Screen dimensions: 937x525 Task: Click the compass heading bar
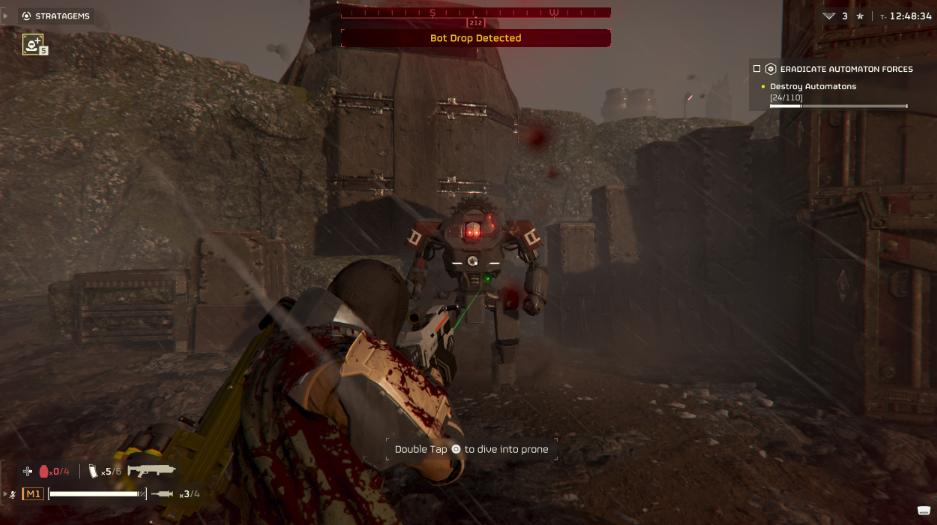coord(475,12)
